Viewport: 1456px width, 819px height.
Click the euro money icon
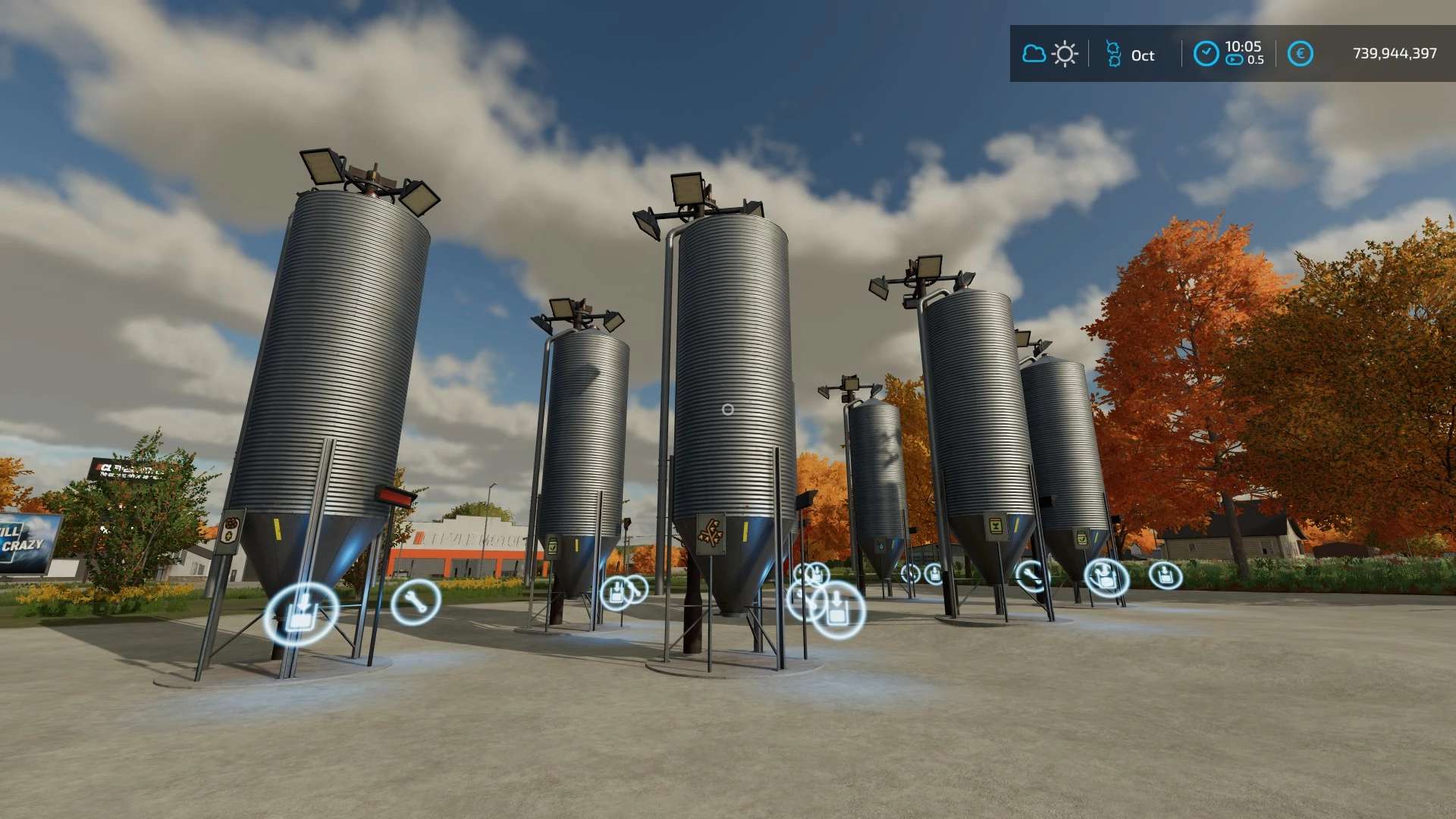[x=1300, y=54]
